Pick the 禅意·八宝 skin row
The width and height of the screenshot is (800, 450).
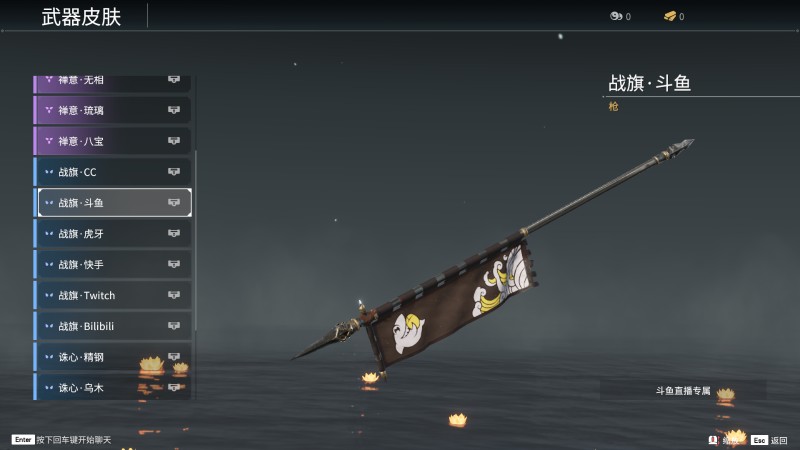[112, 141]
